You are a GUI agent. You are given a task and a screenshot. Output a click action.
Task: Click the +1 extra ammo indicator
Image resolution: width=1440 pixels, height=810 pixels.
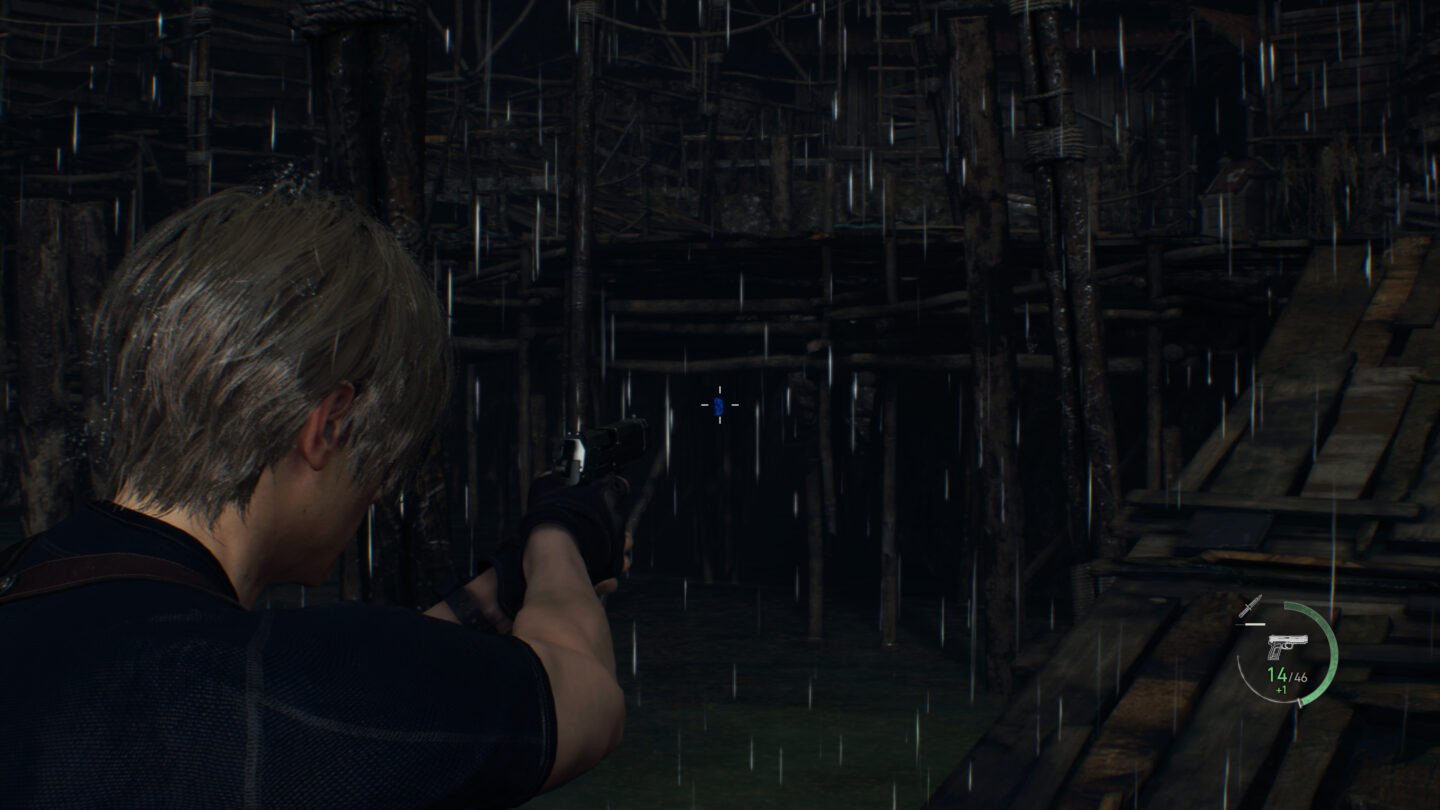click(1281, 689)
